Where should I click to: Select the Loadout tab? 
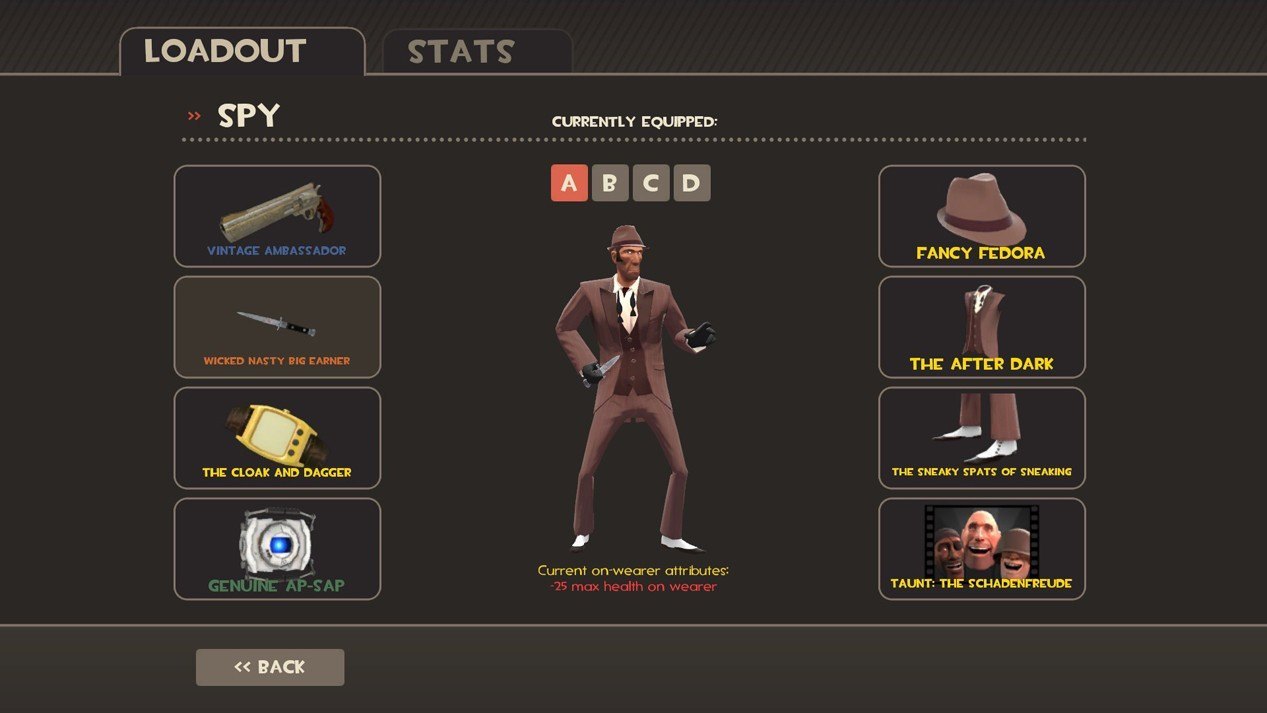click(241, 51)
